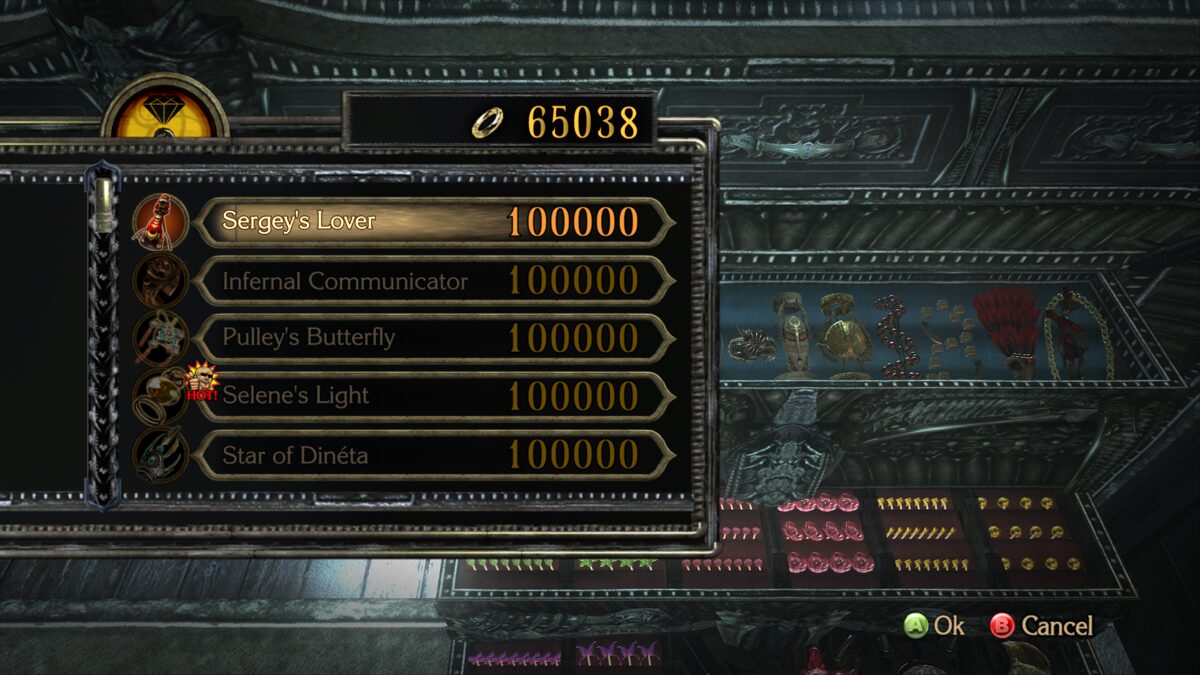Pick Pulley's Butterfly from the list
The height and width of the screenshot is (675, 1200).
click(432, 338)
